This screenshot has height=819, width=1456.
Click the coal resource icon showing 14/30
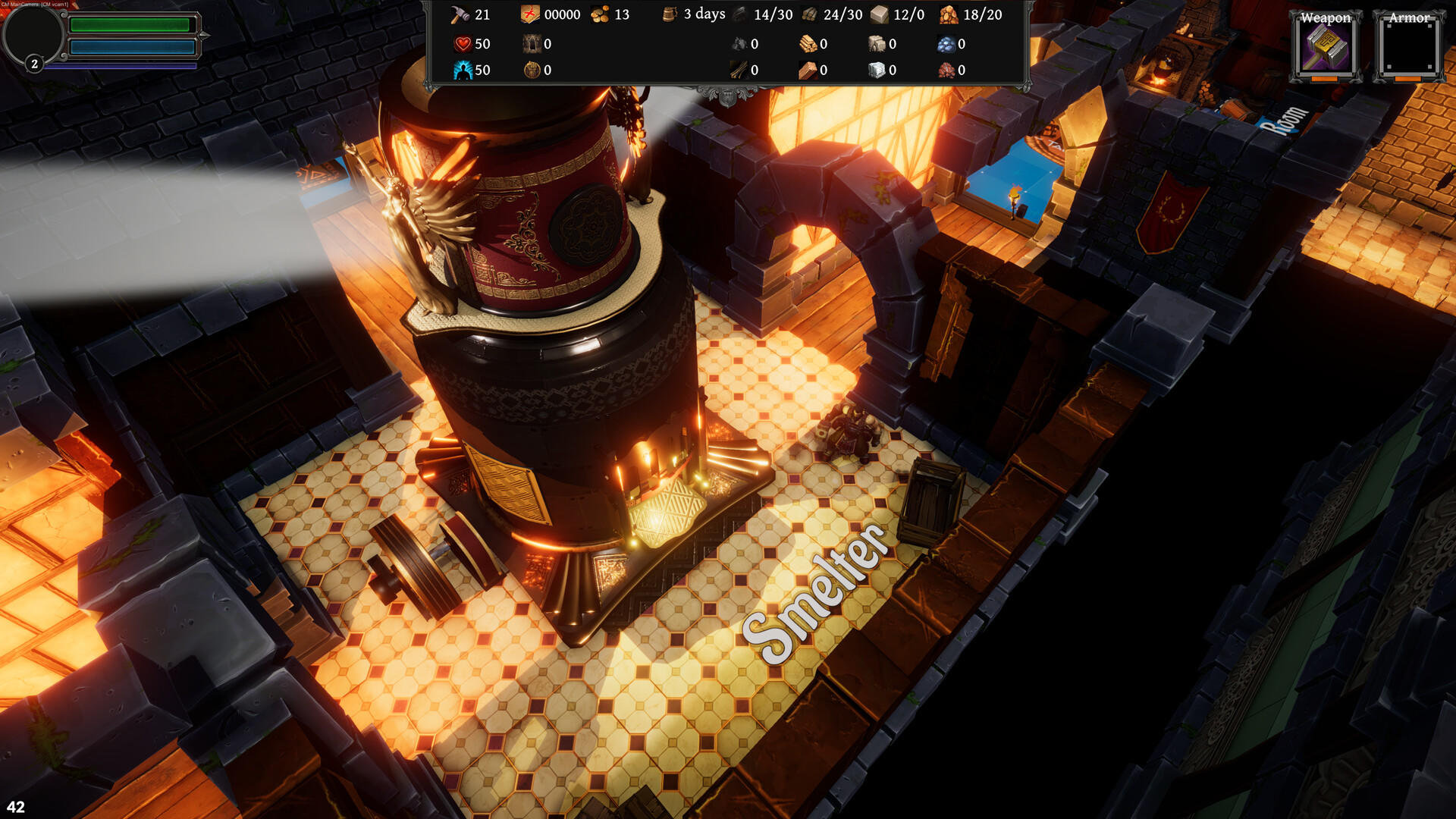739,14
